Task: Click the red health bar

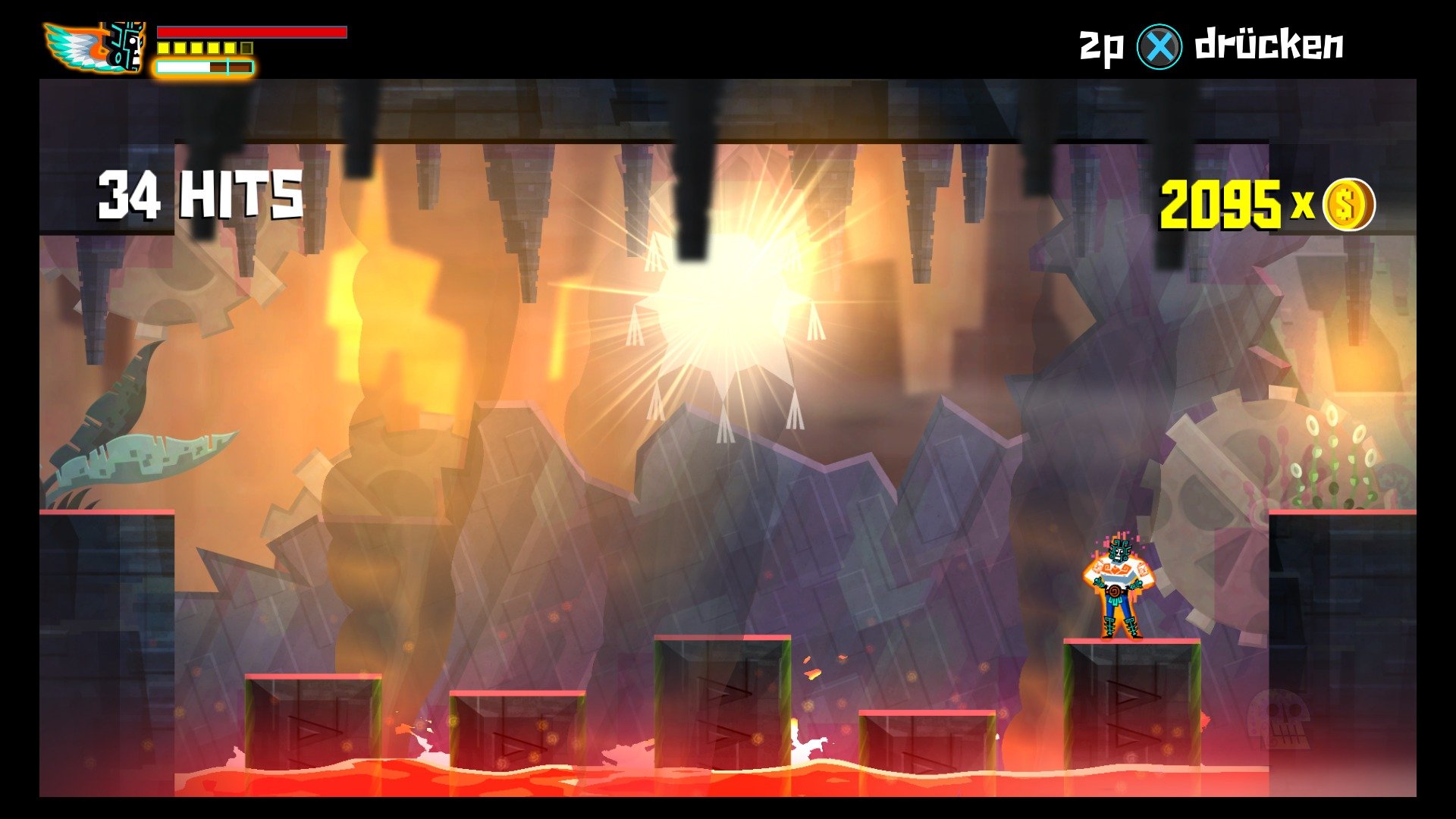Action: pos(250,32)
